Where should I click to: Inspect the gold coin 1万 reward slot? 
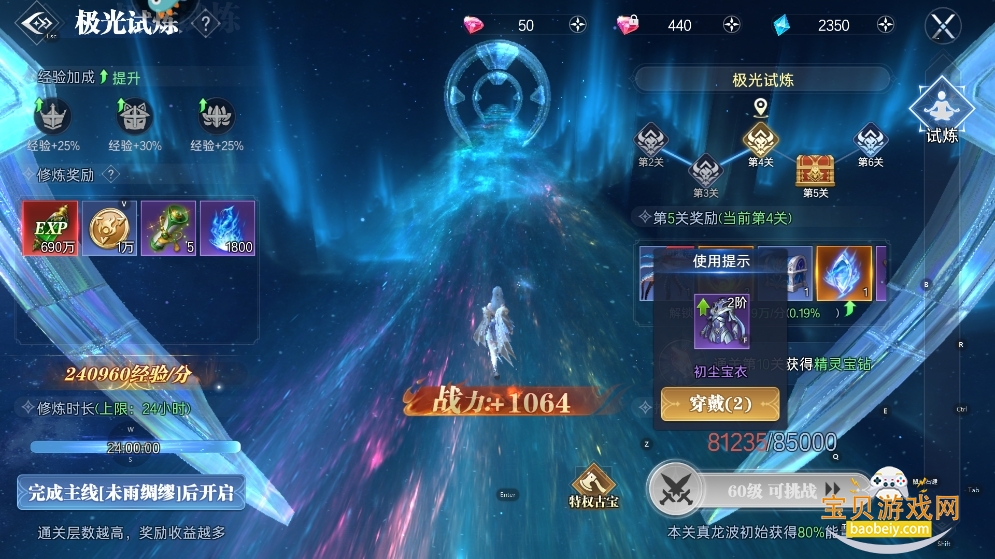(x=109, y=228)
